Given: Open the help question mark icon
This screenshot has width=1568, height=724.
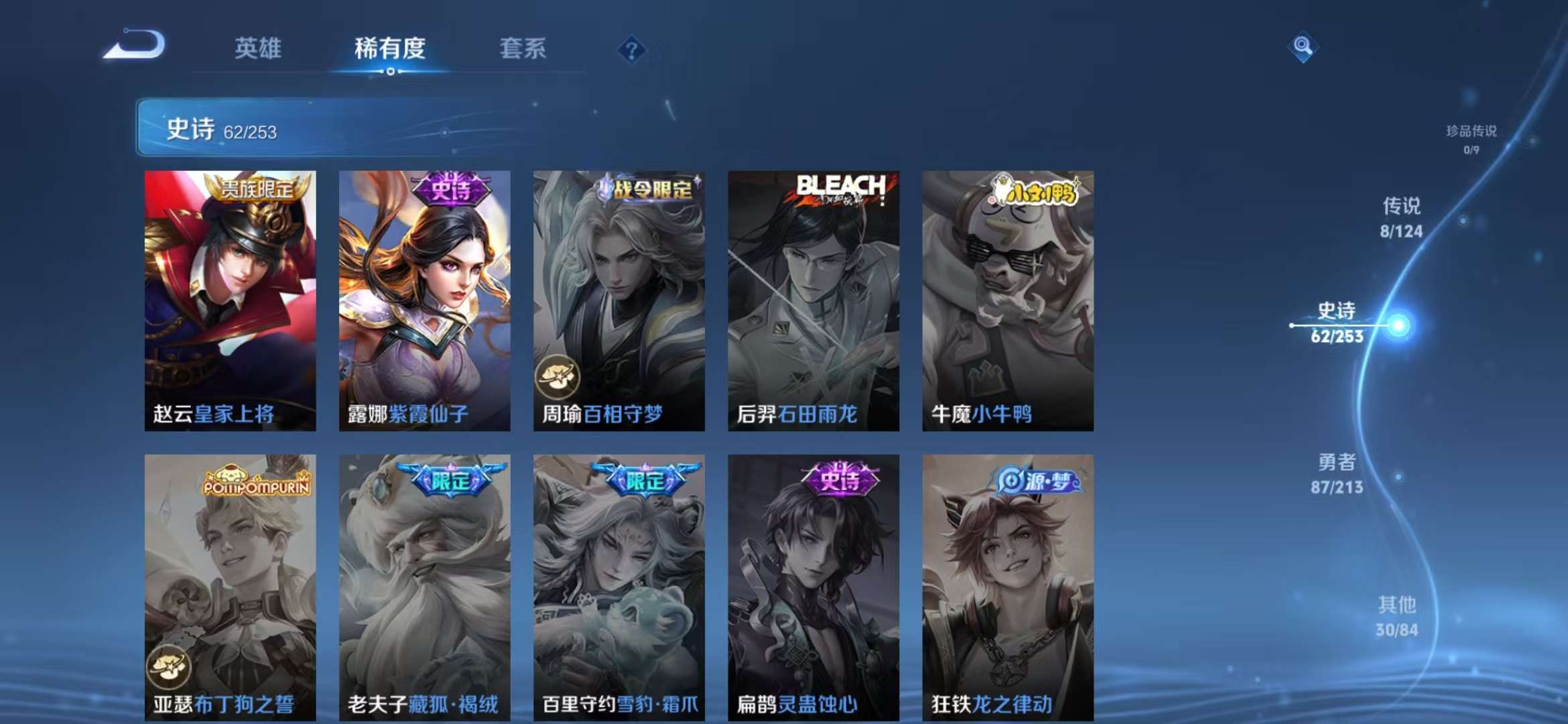Looking at the screenshot, I should click(631, 49).
